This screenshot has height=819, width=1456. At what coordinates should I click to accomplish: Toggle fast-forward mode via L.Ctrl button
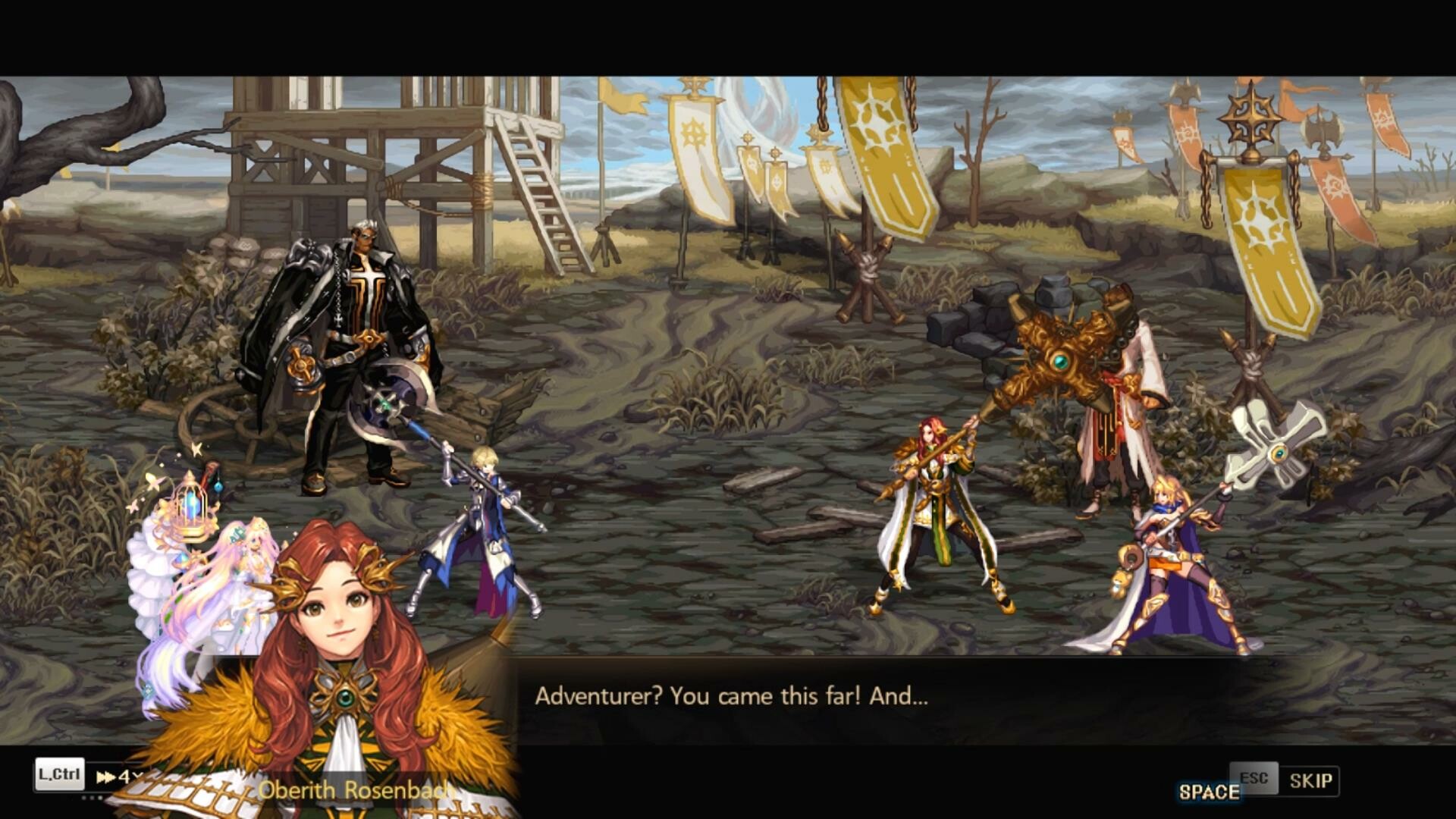[59, 775]
